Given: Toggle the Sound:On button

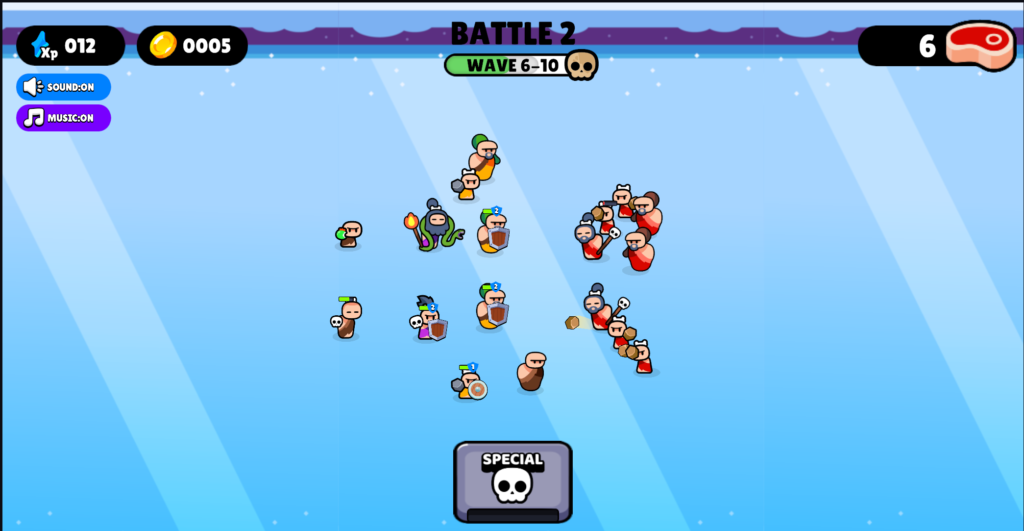Looking at the screenshot, I should 63,87.
